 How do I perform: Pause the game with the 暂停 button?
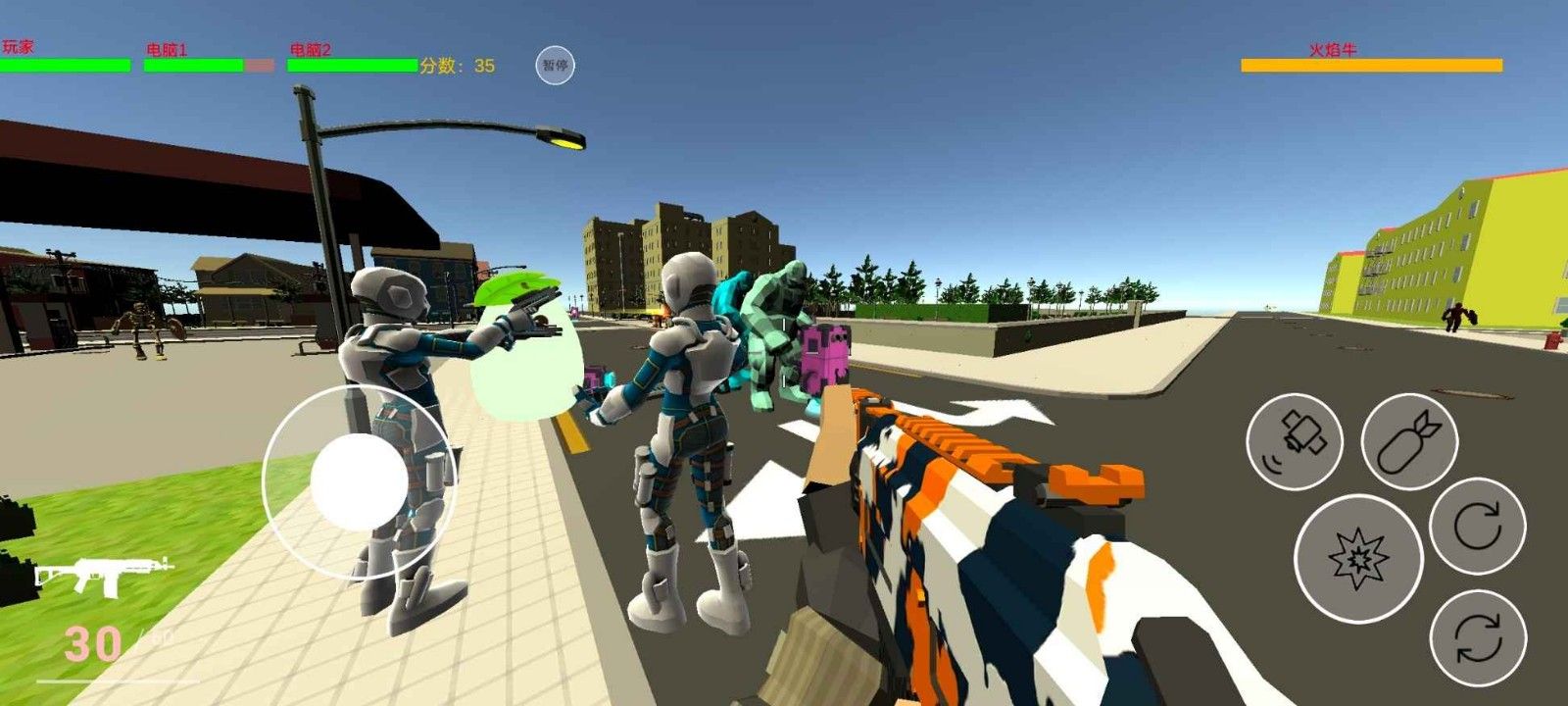click(555, 66)
